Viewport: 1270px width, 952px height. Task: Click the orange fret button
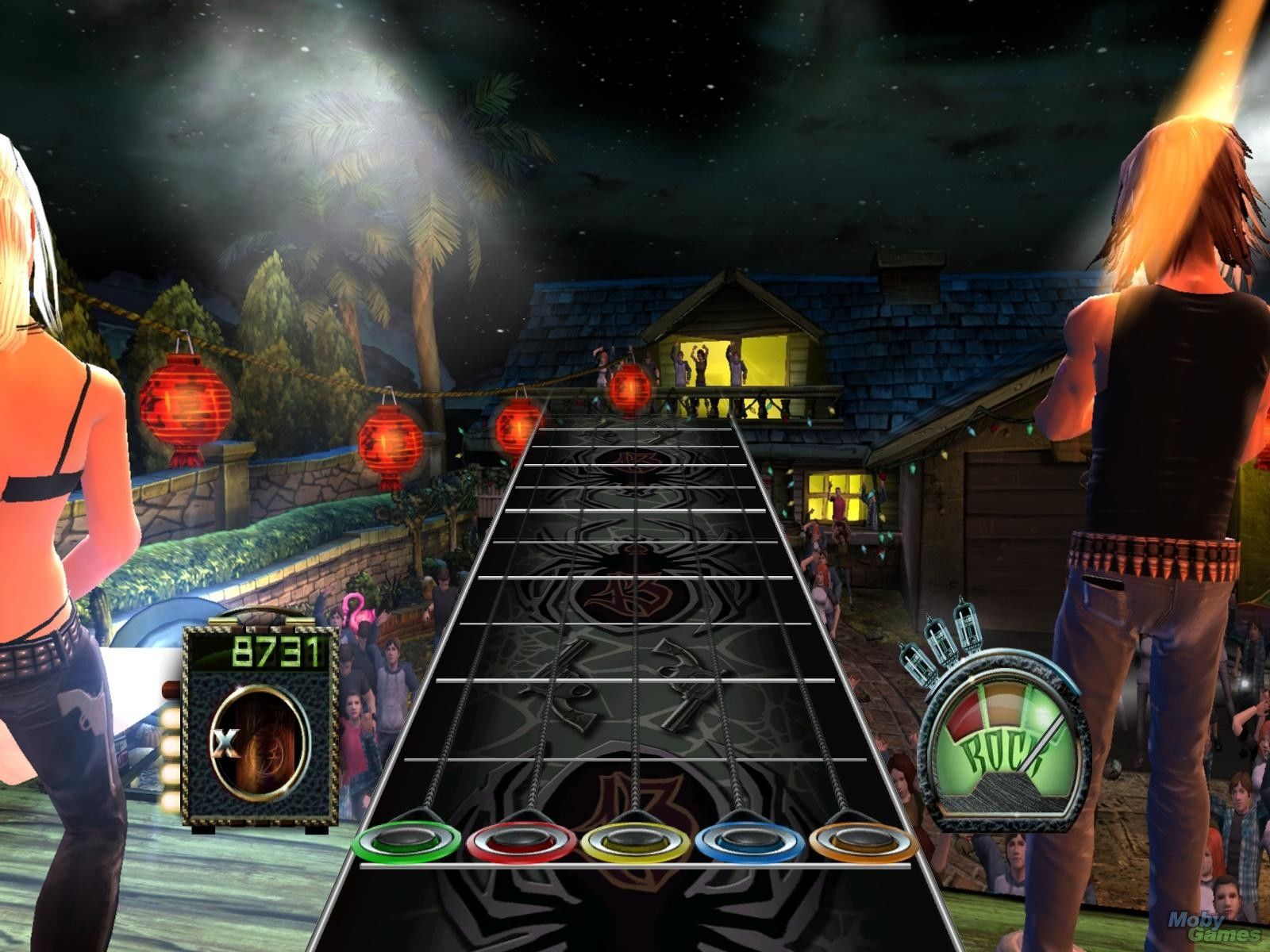pyautogui.click(x=861, y=841)
